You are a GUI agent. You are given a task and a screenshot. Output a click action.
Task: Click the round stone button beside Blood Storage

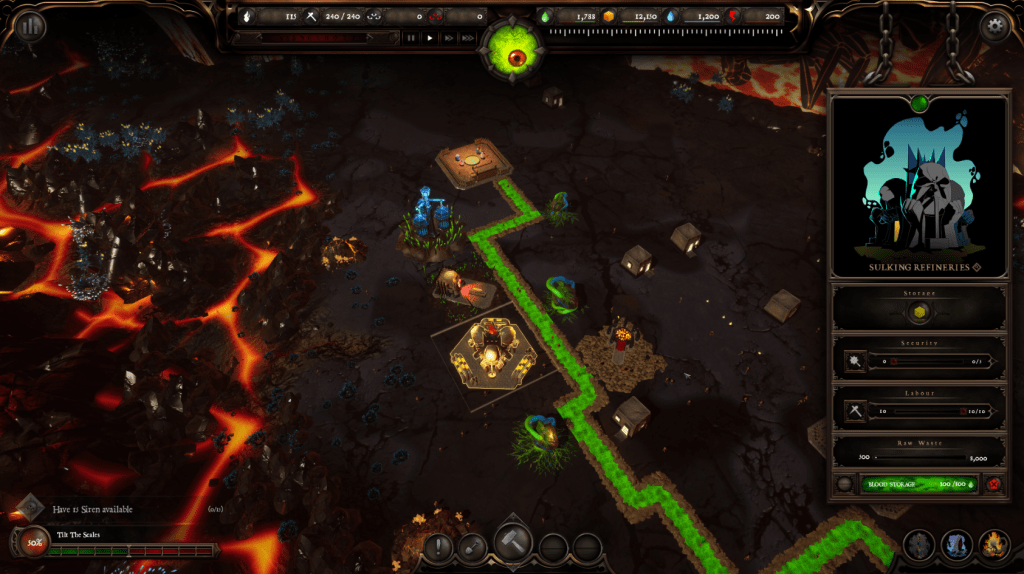pyautogui.click(x=846, y=485)
